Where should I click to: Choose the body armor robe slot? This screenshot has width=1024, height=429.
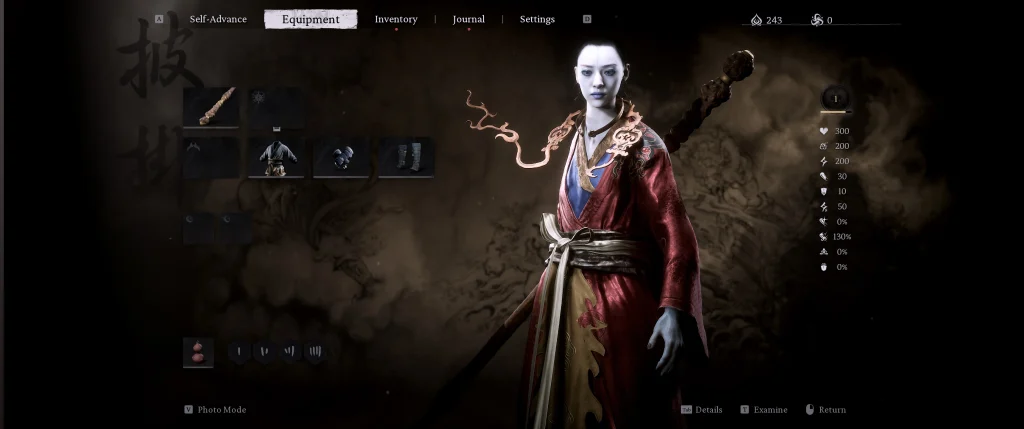[x=276, y=158]
